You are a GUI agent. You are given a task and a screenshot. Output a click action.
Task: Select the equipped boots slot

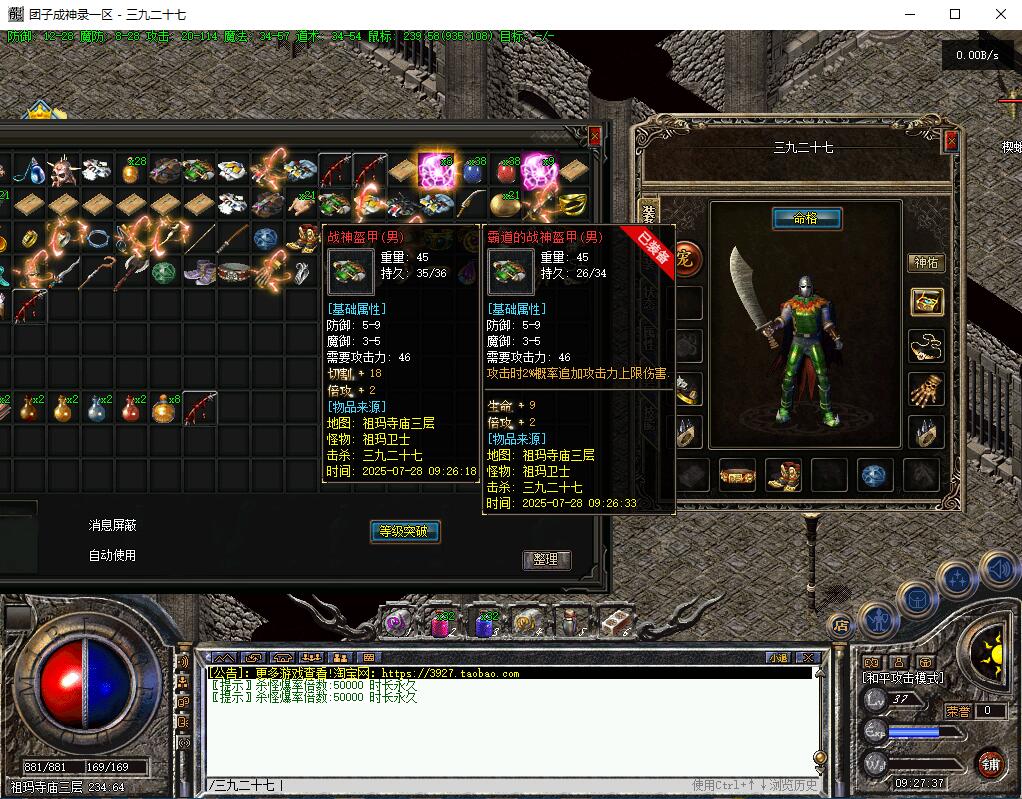click(783, 475)
